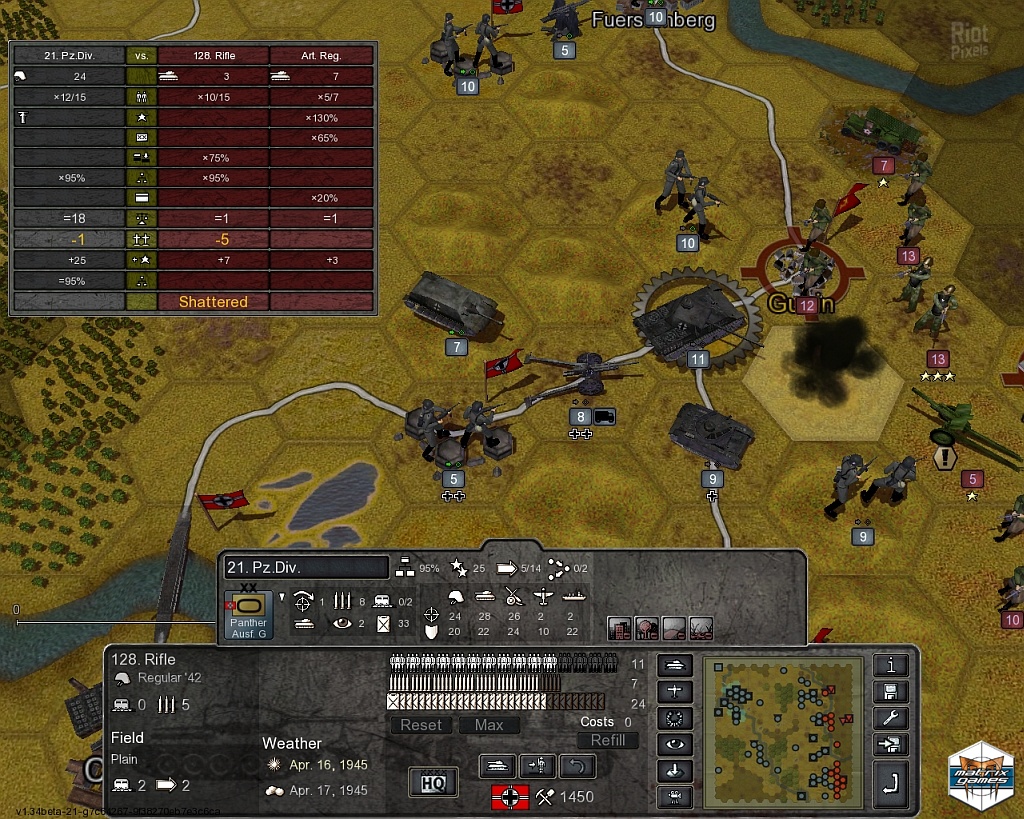This screenshot has width=1024, height=819.
Task: Click the dotted circle button
Action: pyautogui.click(x=675, y=718)
